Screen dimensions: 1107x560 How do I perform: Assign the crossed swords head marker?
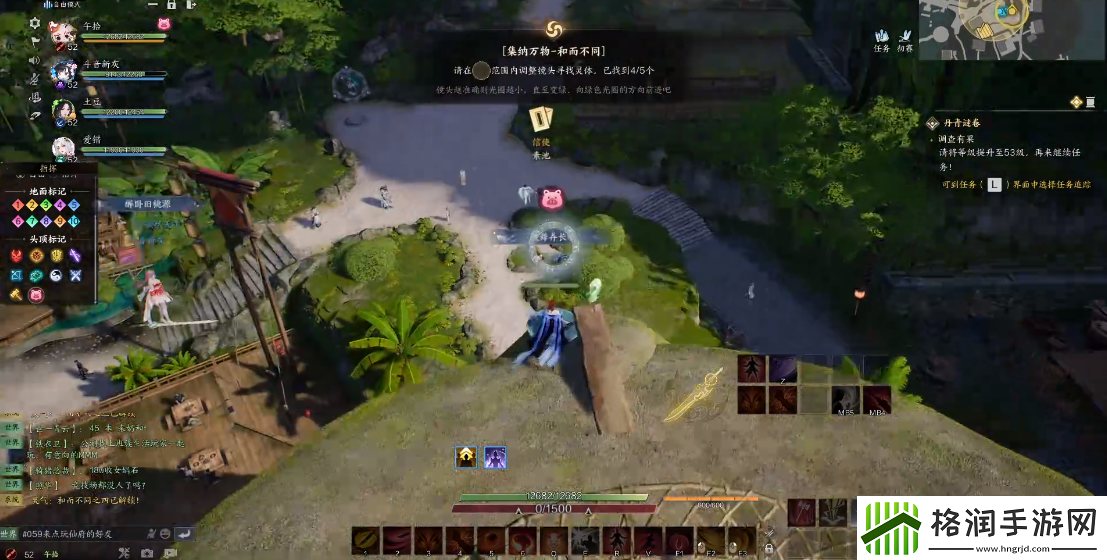75,275
